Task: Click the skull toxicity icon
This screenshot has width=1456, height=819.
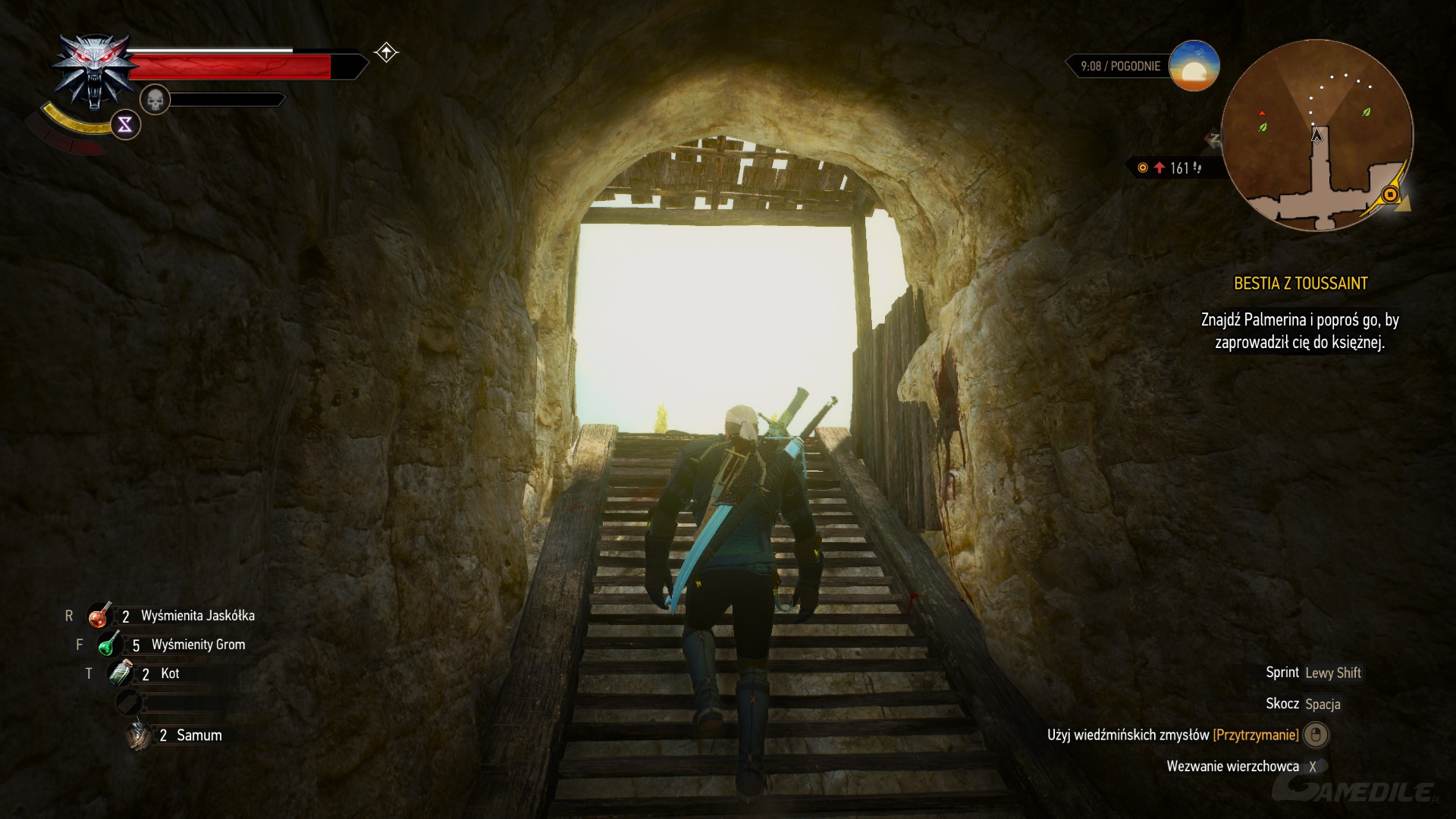Action: (155, 99)
